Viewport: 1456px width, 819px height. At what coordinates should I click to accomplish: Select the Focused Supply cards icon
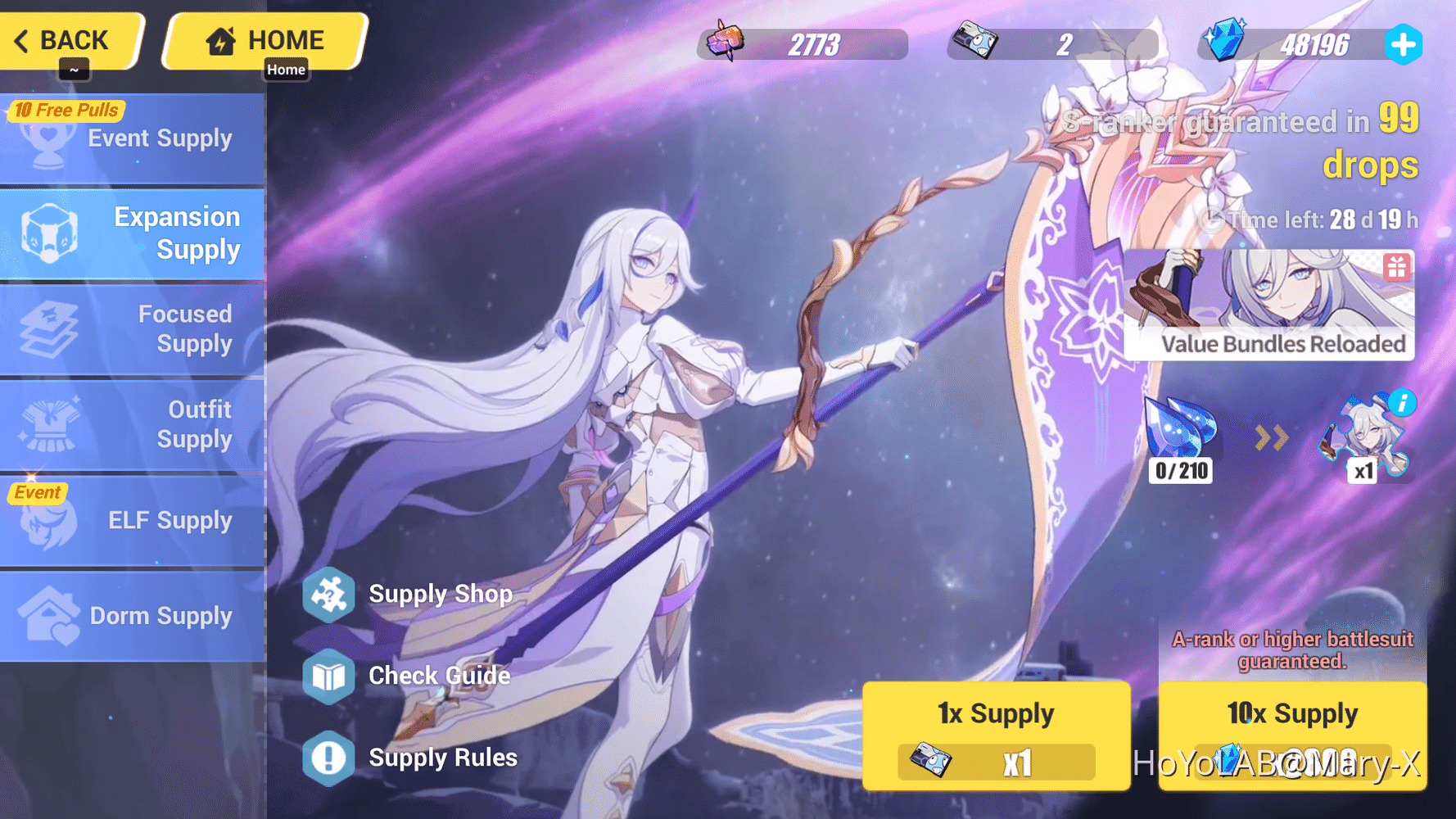[51, 328]
